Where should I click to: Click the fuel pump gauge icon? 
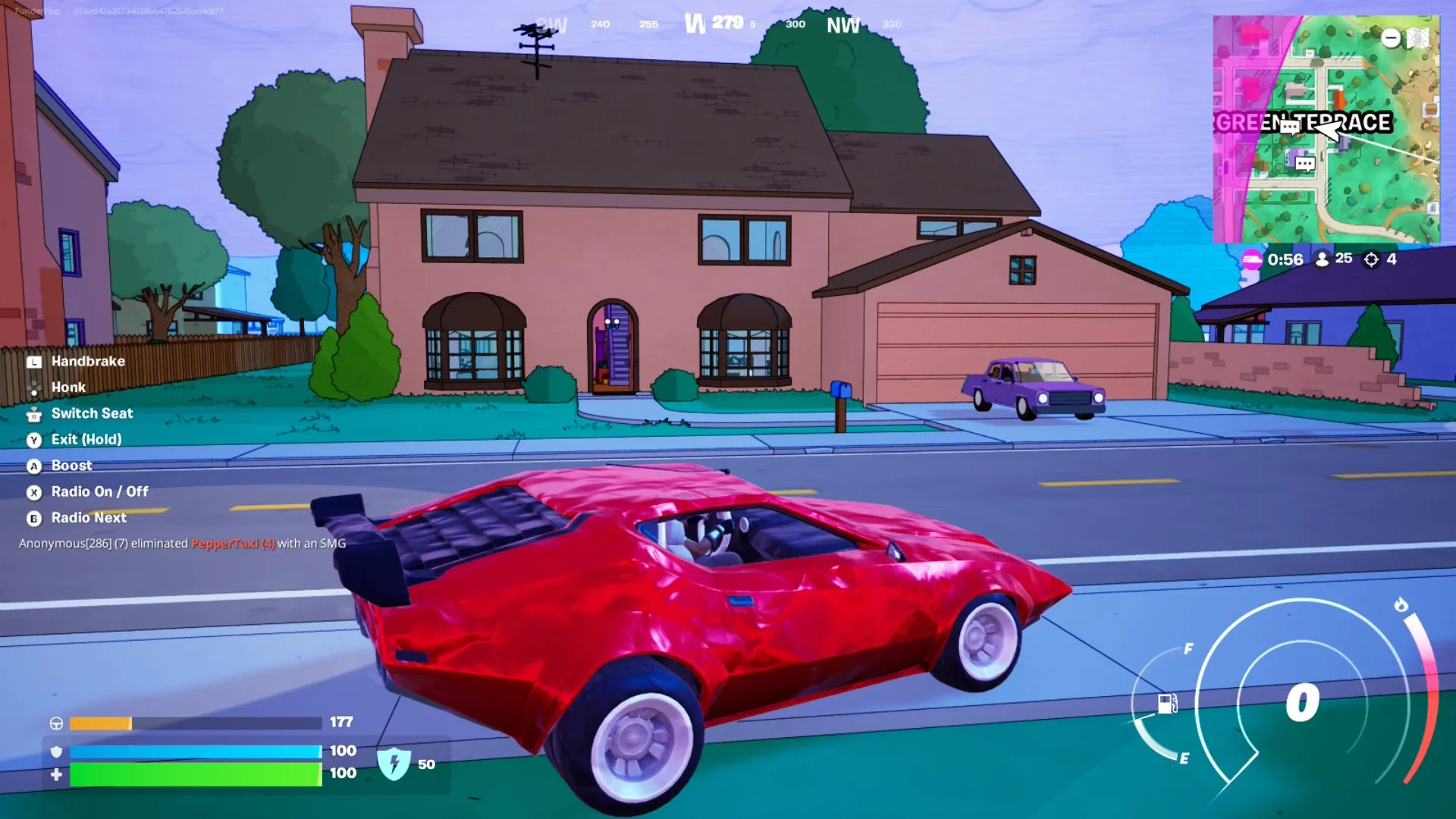(x=1168, y=704)
